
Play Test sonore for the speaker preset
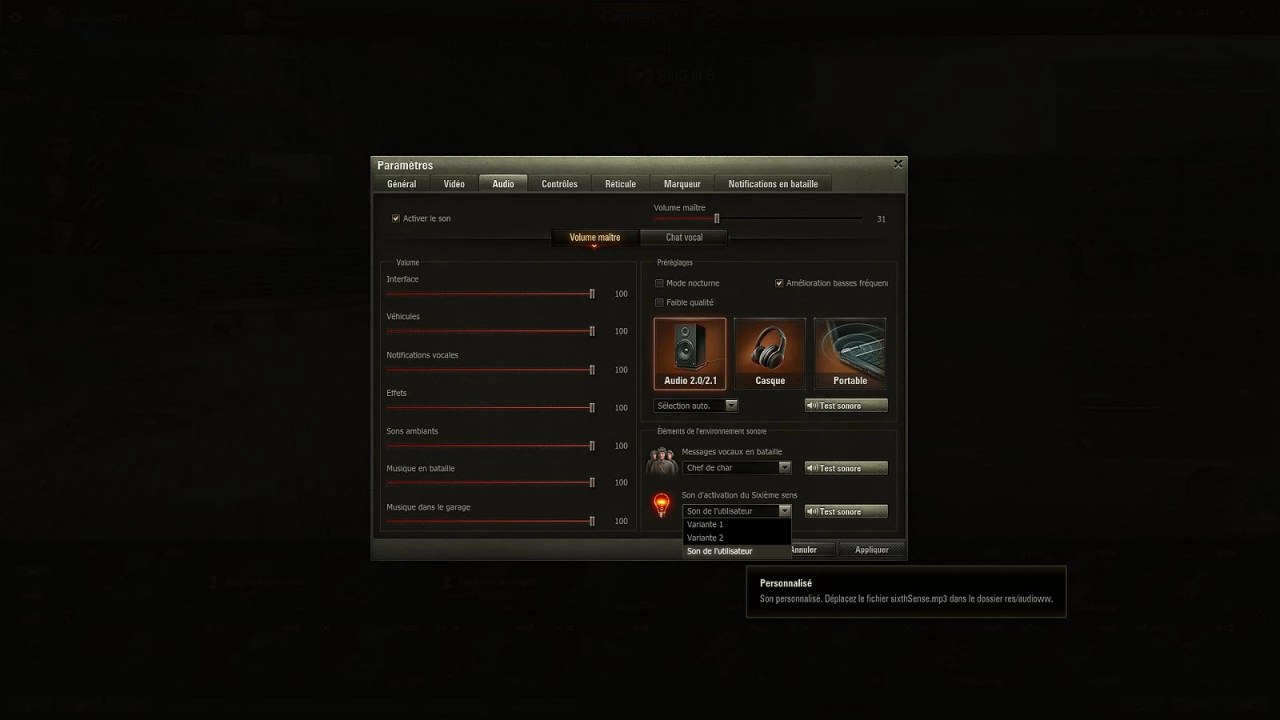[x=845, y=405]
